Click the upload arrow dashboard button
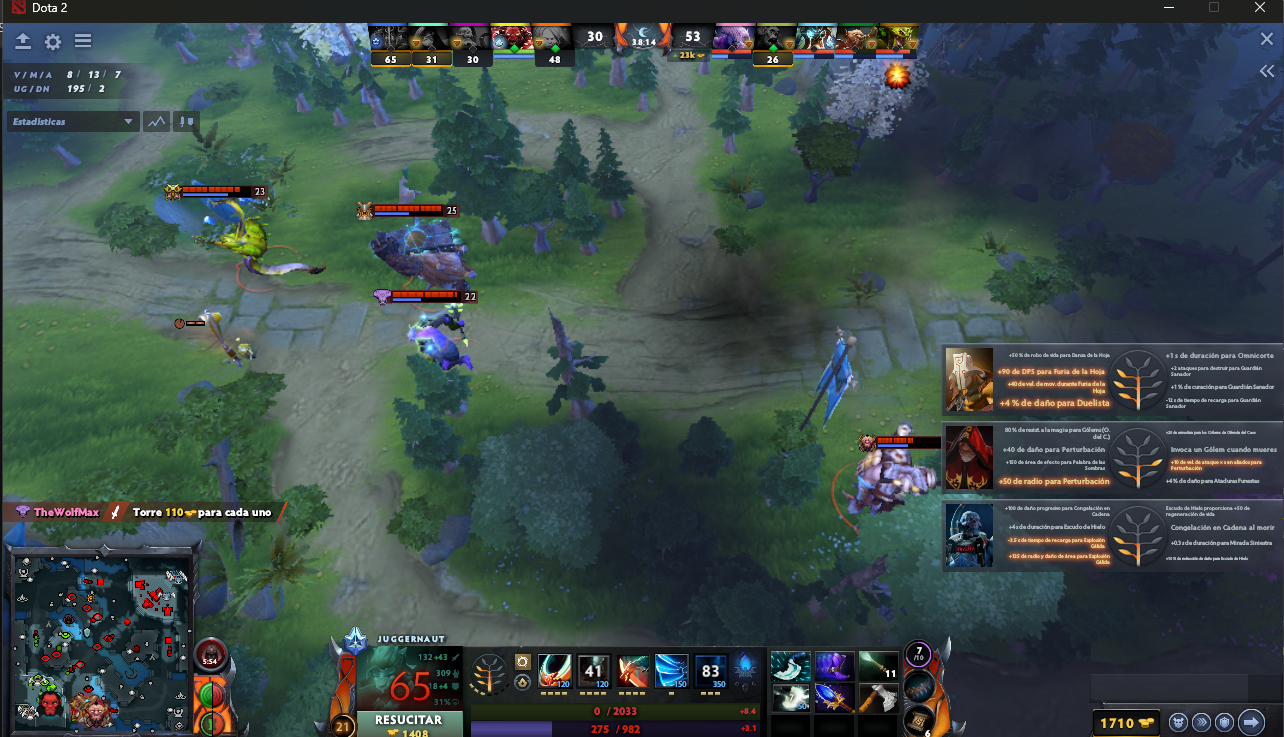Screen dimensions: 1284x737 (23, 42)
